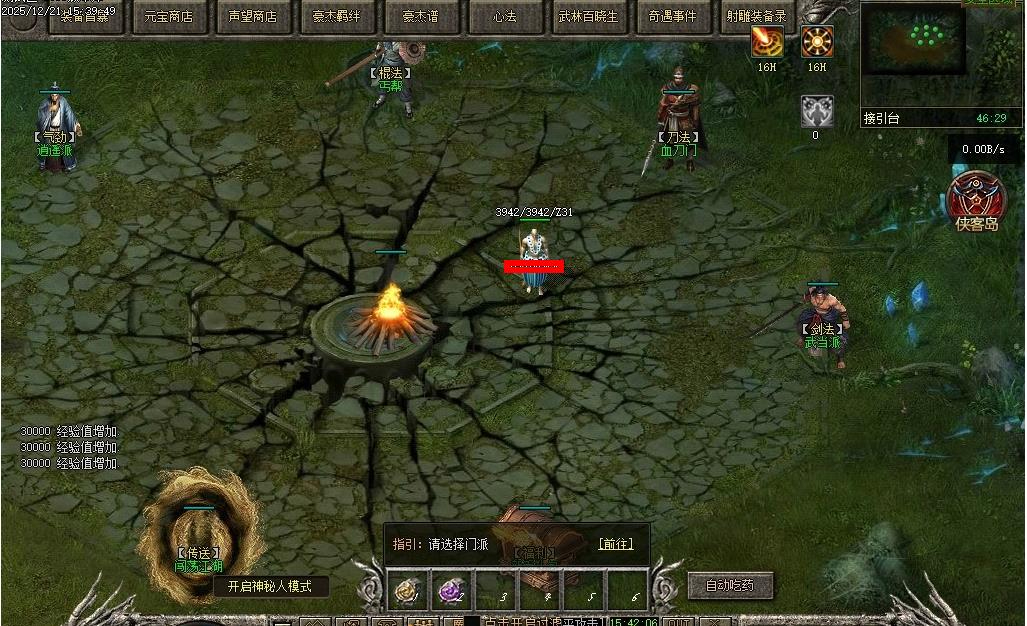Select the gold item in hotbar slot 1

pyautogui.click(x=408, y=591)
